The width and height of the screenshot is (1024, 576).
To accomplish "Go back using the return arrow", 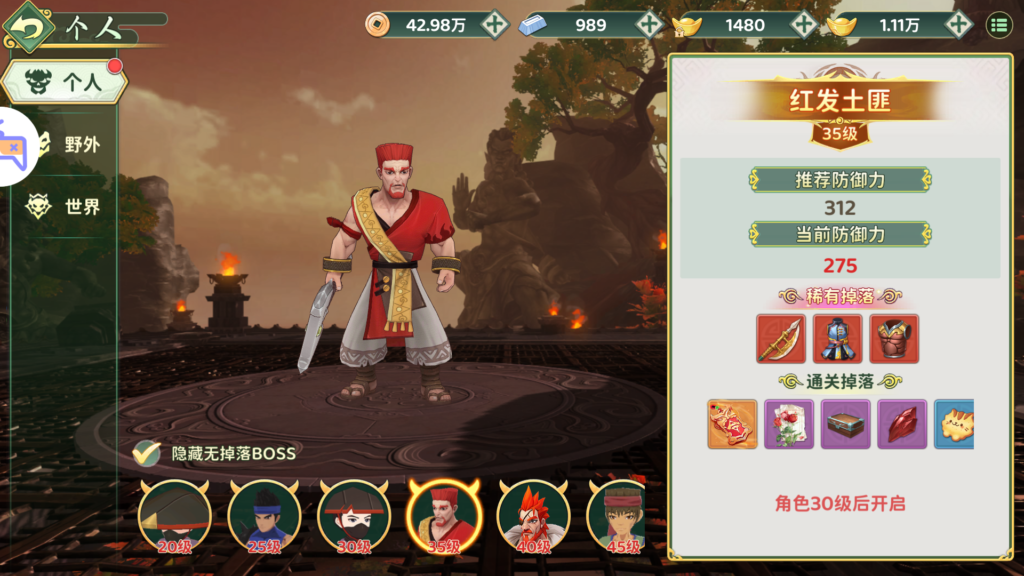I will point(28,27).
